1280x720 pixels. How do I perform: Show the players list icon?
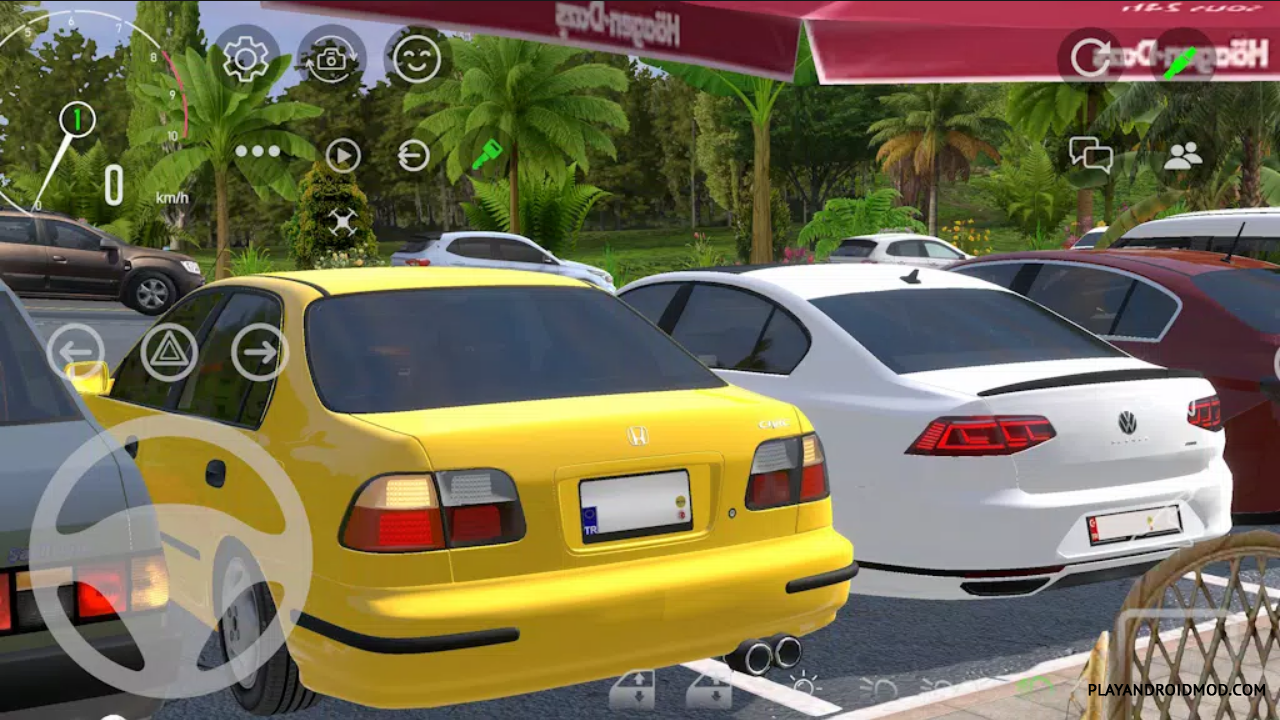pyautogui.click(x=1183, y=155)
